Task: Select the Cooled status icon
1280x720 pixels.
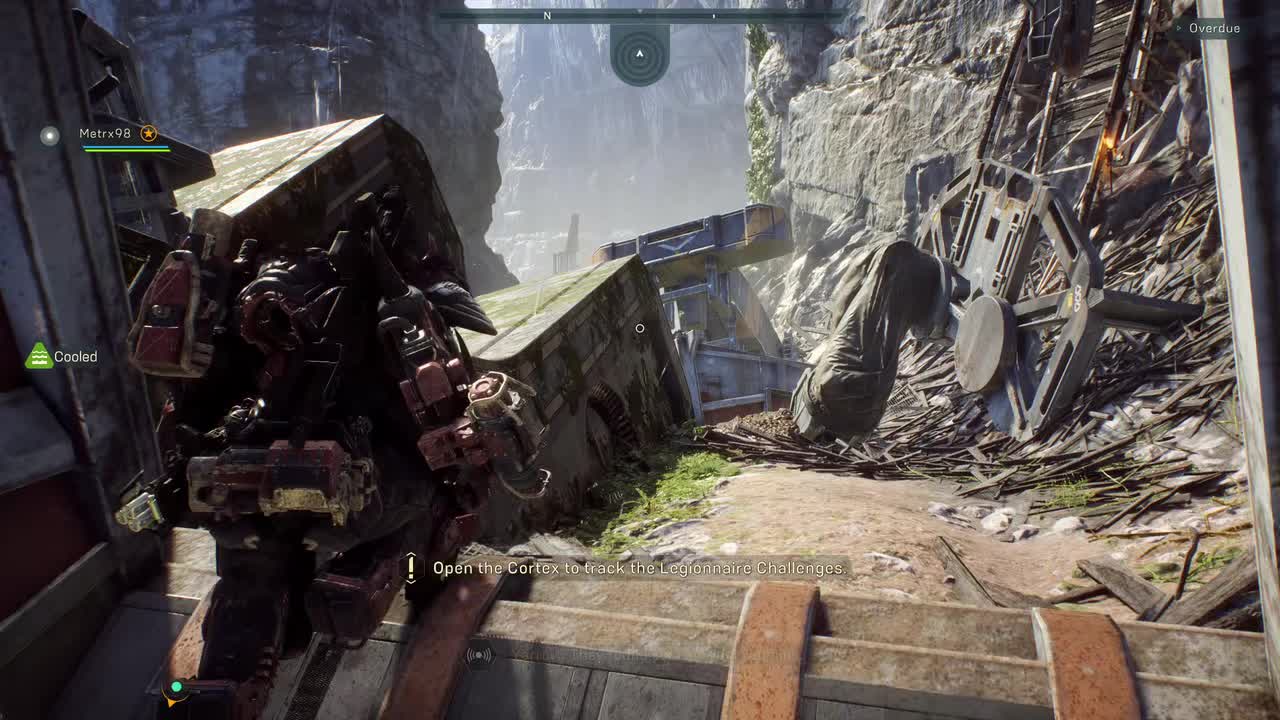Action: pos(39,356)
